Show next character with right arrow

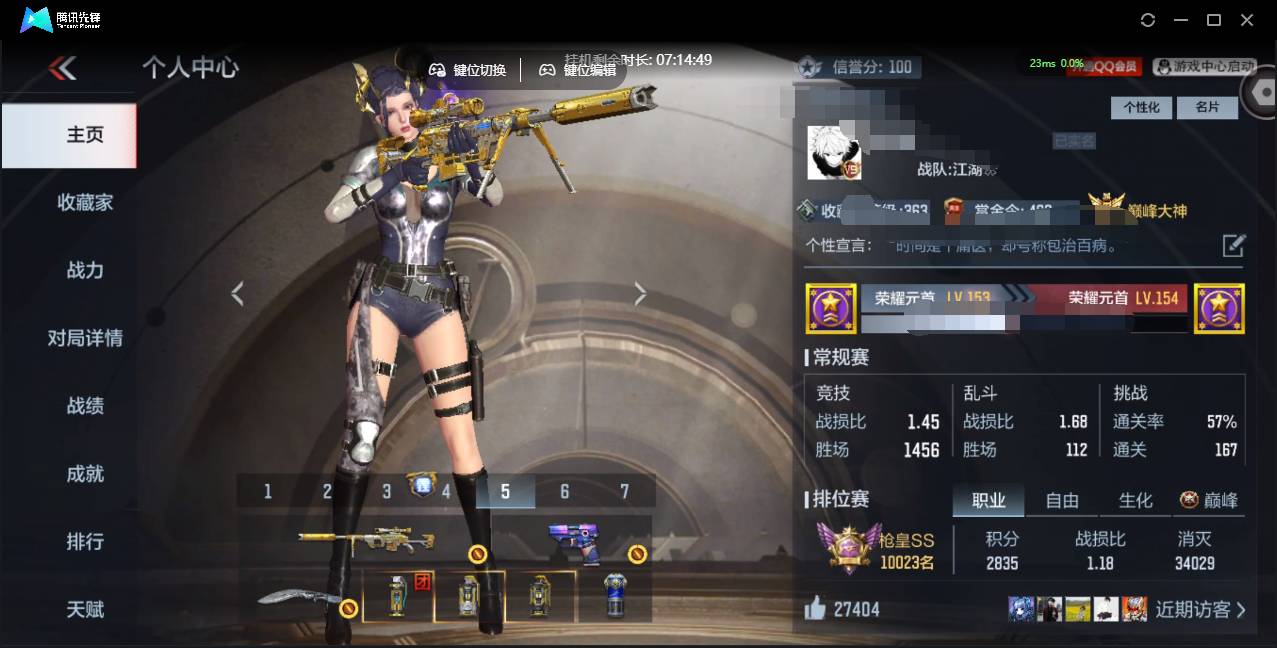coord(640,294)
